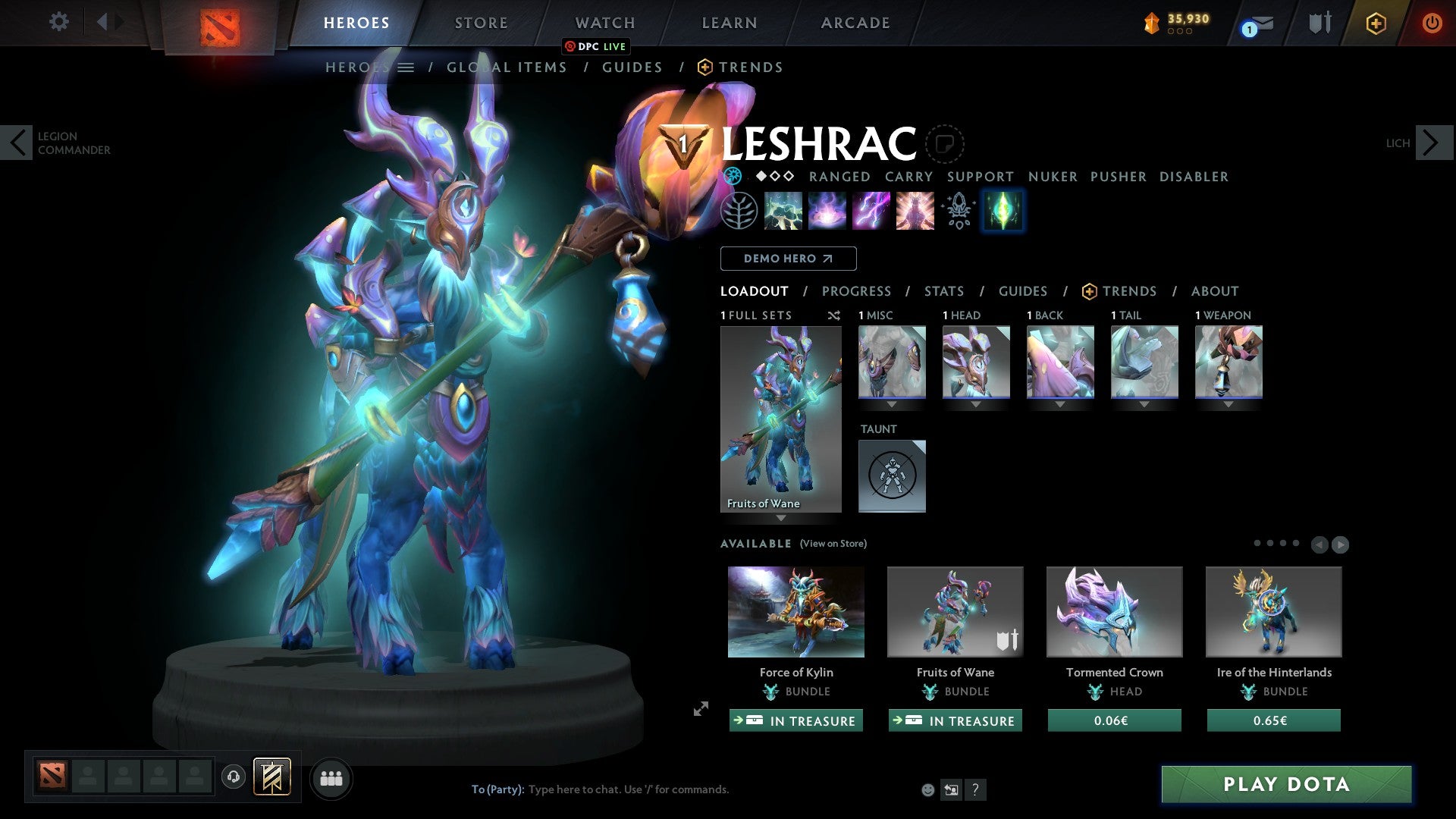
Task: Toggle the shuffle loadout icon next to Full Sets
Action: tap(833, 315)
